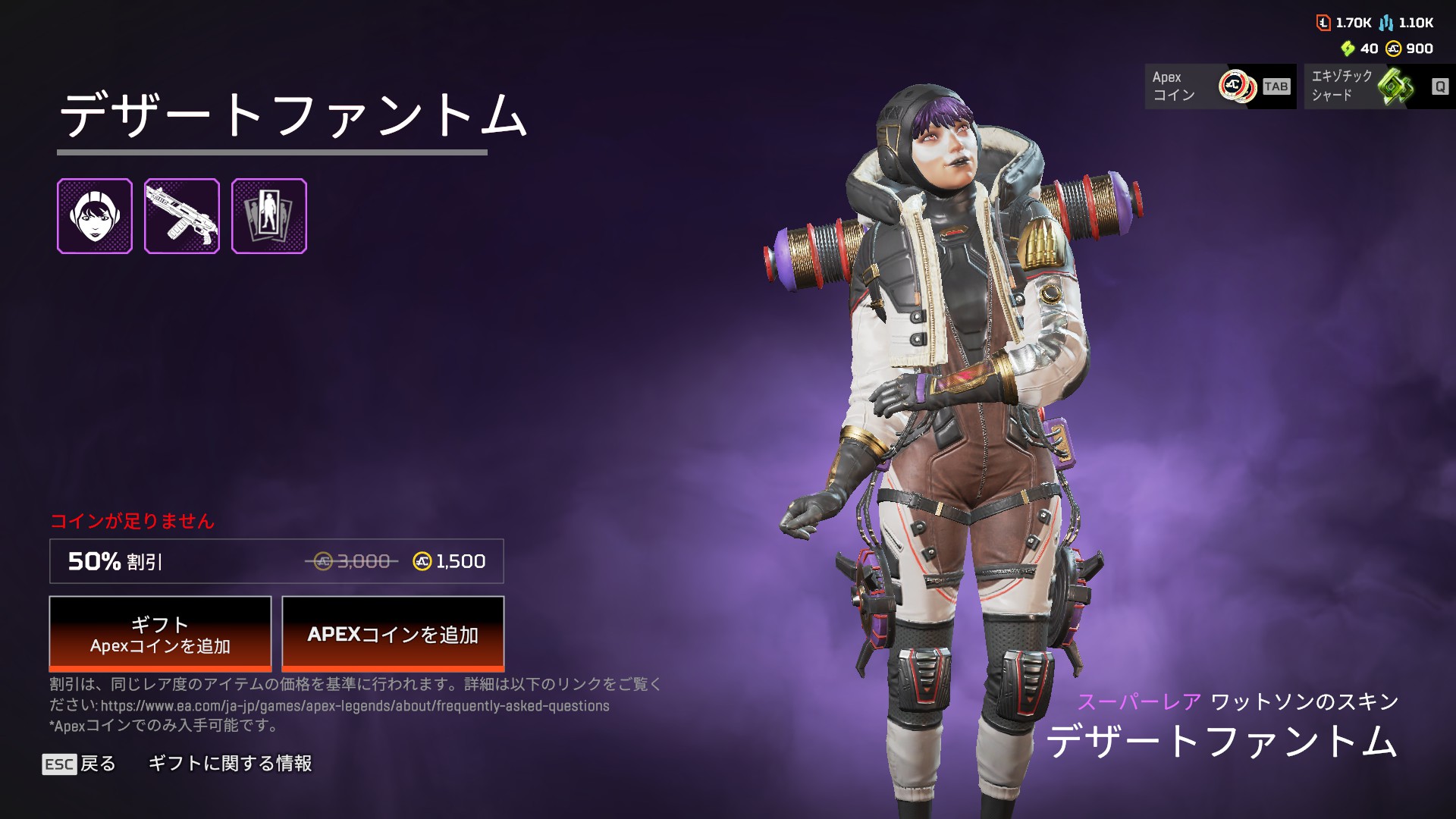The image size is (1456, 819).
Task: Open the Apex コイン currency tab
Action: tap(1220, 86)
